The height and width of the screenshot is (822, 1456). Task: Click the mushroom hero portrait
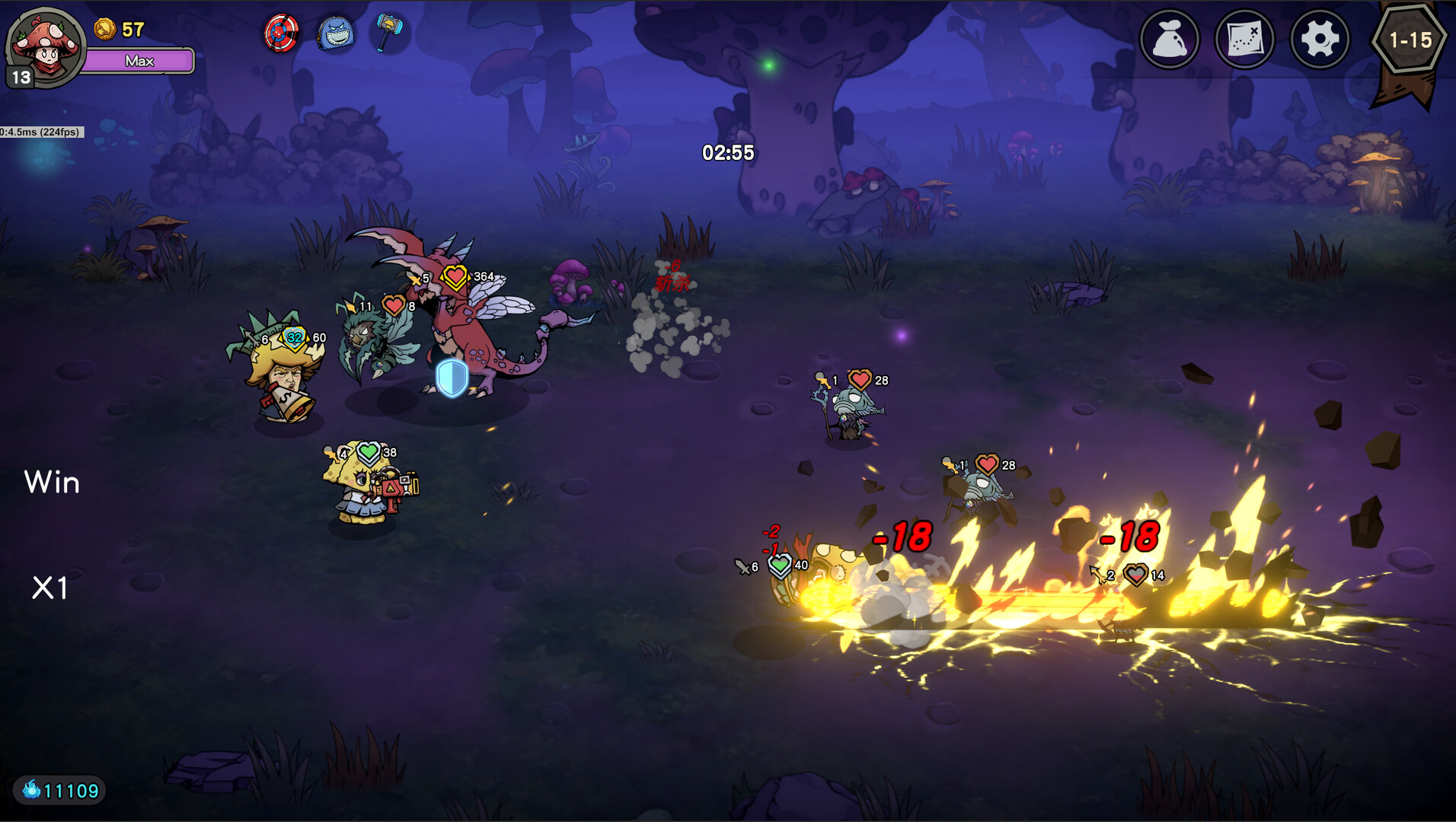47,47
